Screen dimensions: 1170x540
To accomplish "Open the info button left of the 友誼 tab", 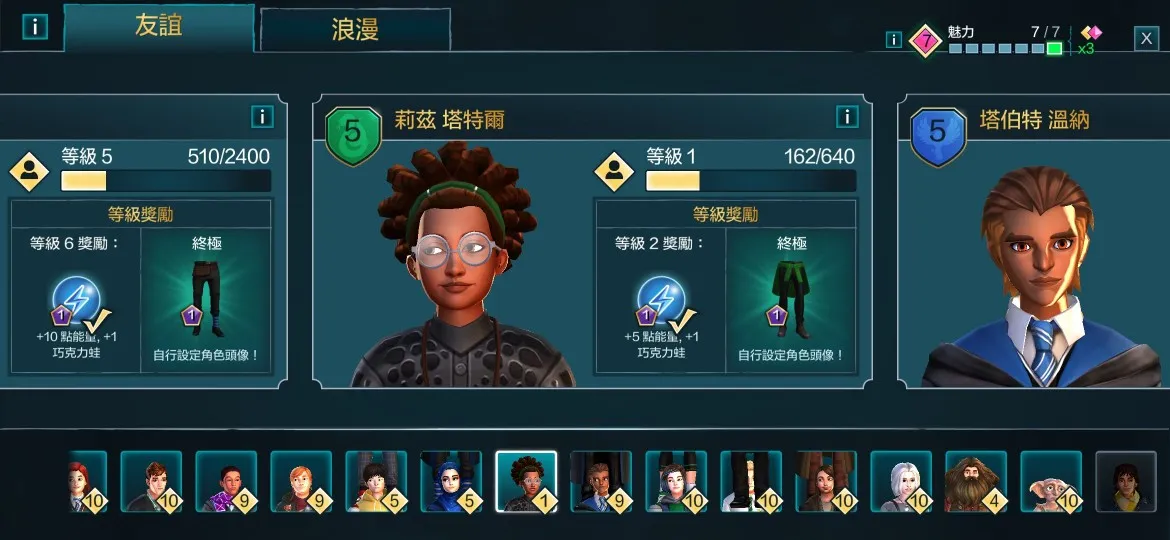I will coord(35,27).
